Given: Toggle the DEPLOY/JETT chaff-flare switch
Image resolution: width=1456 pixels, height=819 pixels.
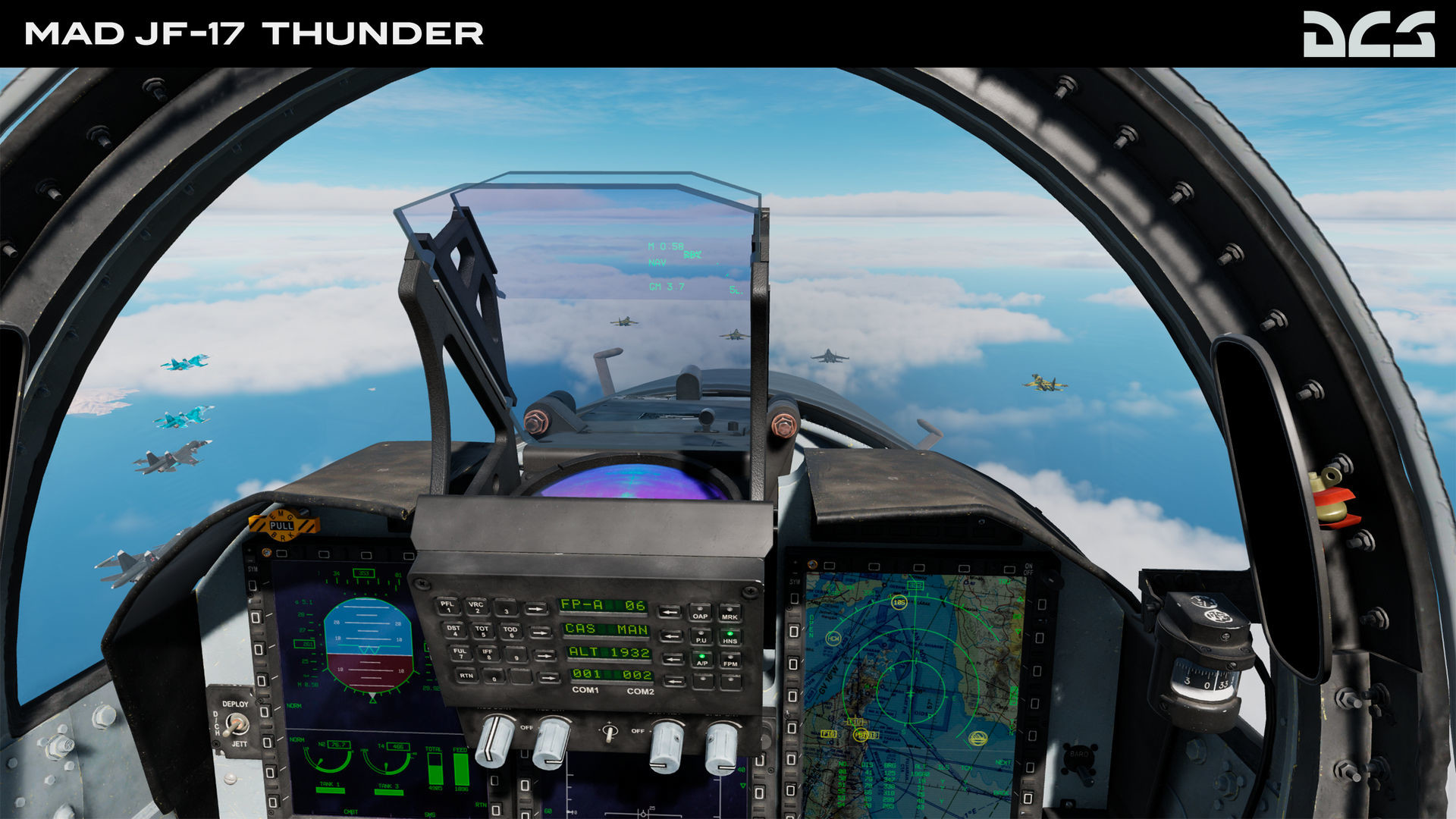Looking at the screenshot, I should coord(238,725).
